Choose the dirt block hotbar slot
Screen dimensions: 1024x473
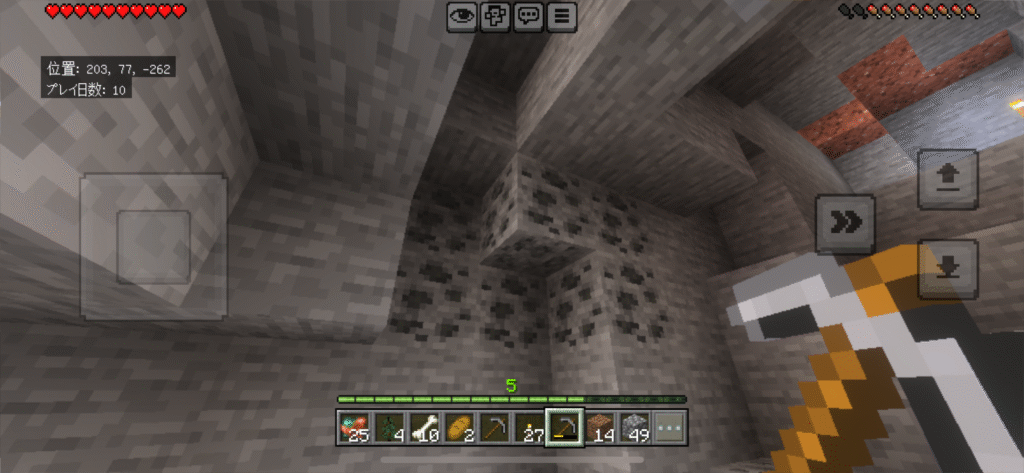(600, 428)
